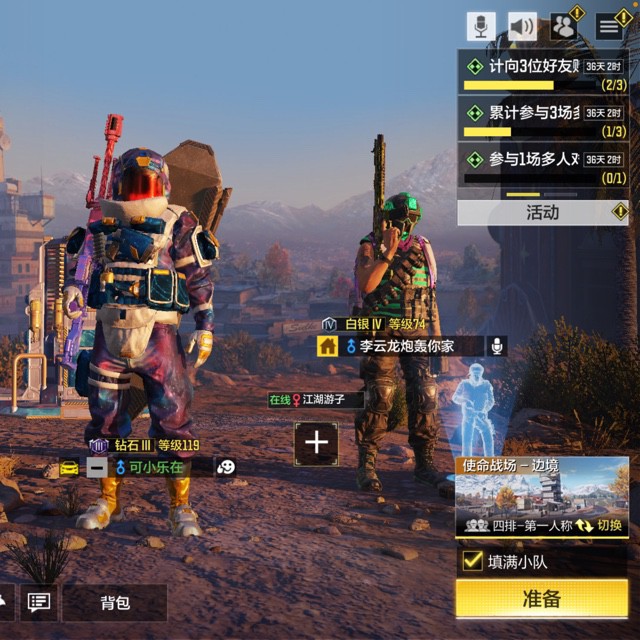Switch game mode with the 切换 button
This screenshot has width=640, height=640.
599,525
